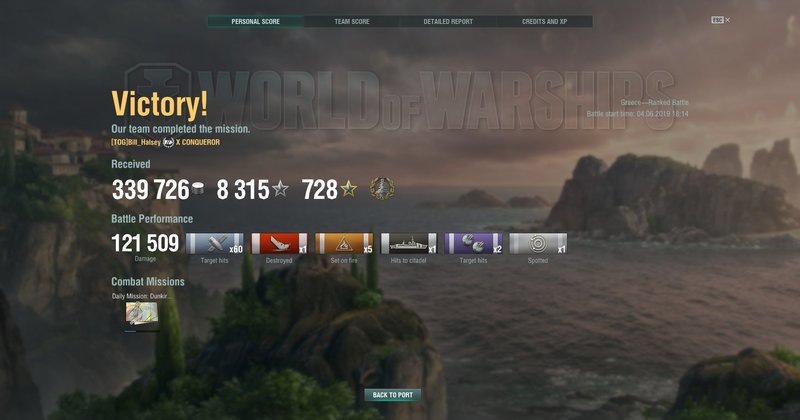Viewport: 800px width, 420px height.
Task: Open the Daily Mission combat mission thumbnail
Action: 142,316
